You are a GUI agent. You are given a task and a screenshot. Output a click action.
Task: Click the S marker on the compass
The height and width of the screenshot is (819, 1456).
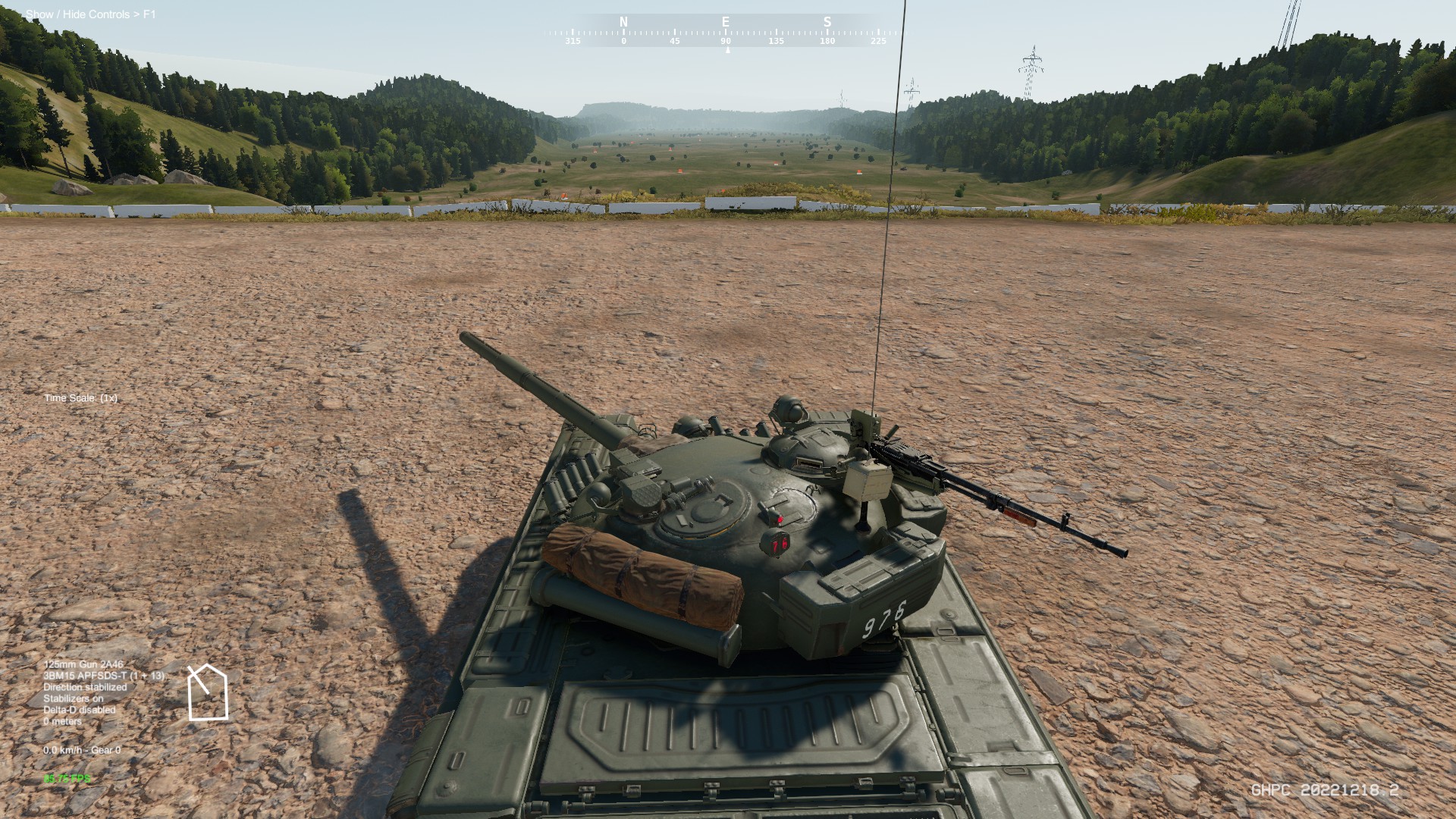tap(827, 22)
